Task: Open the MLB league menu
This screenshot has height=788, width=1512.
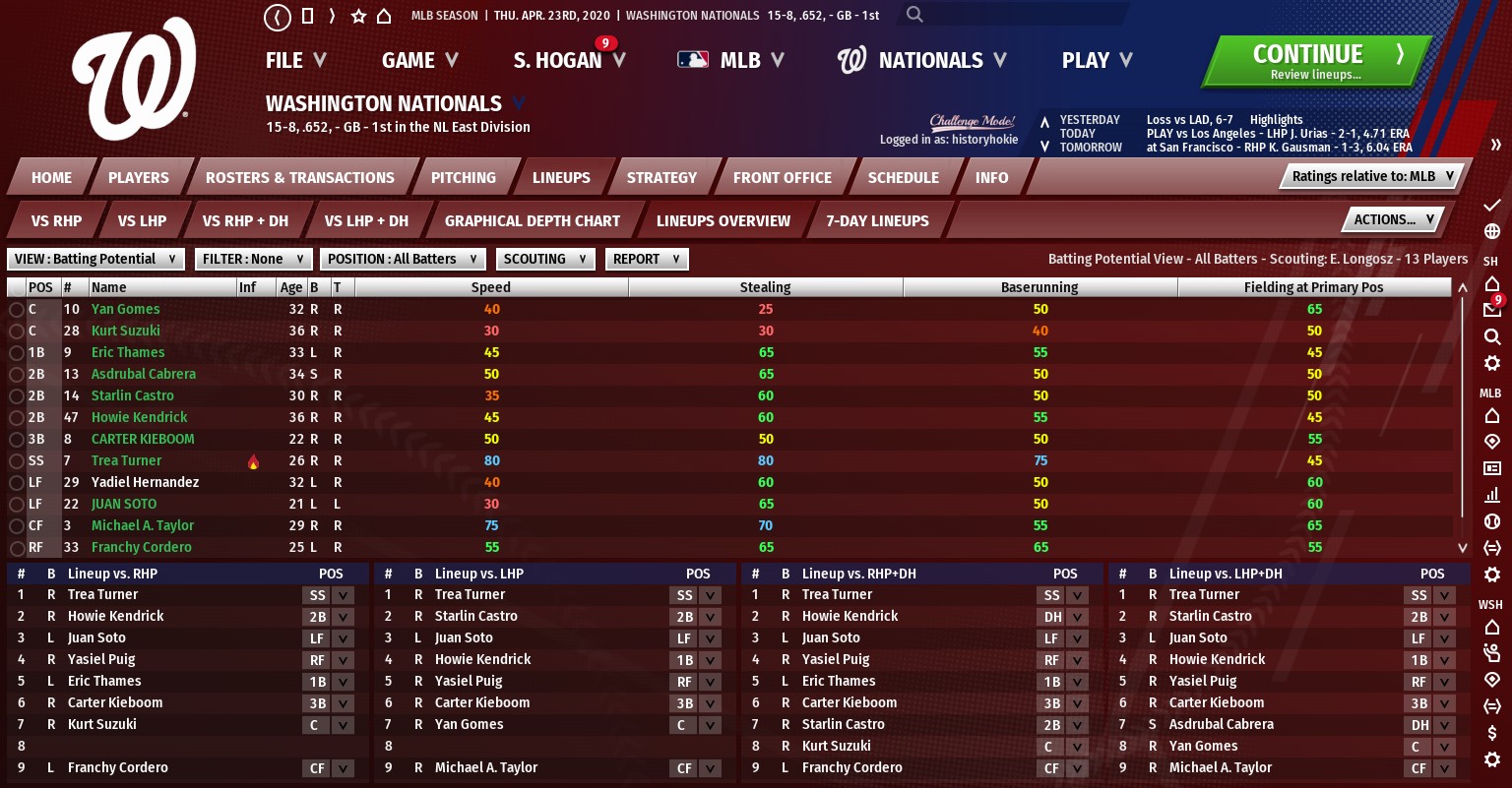Action: (x=730, y=61)
